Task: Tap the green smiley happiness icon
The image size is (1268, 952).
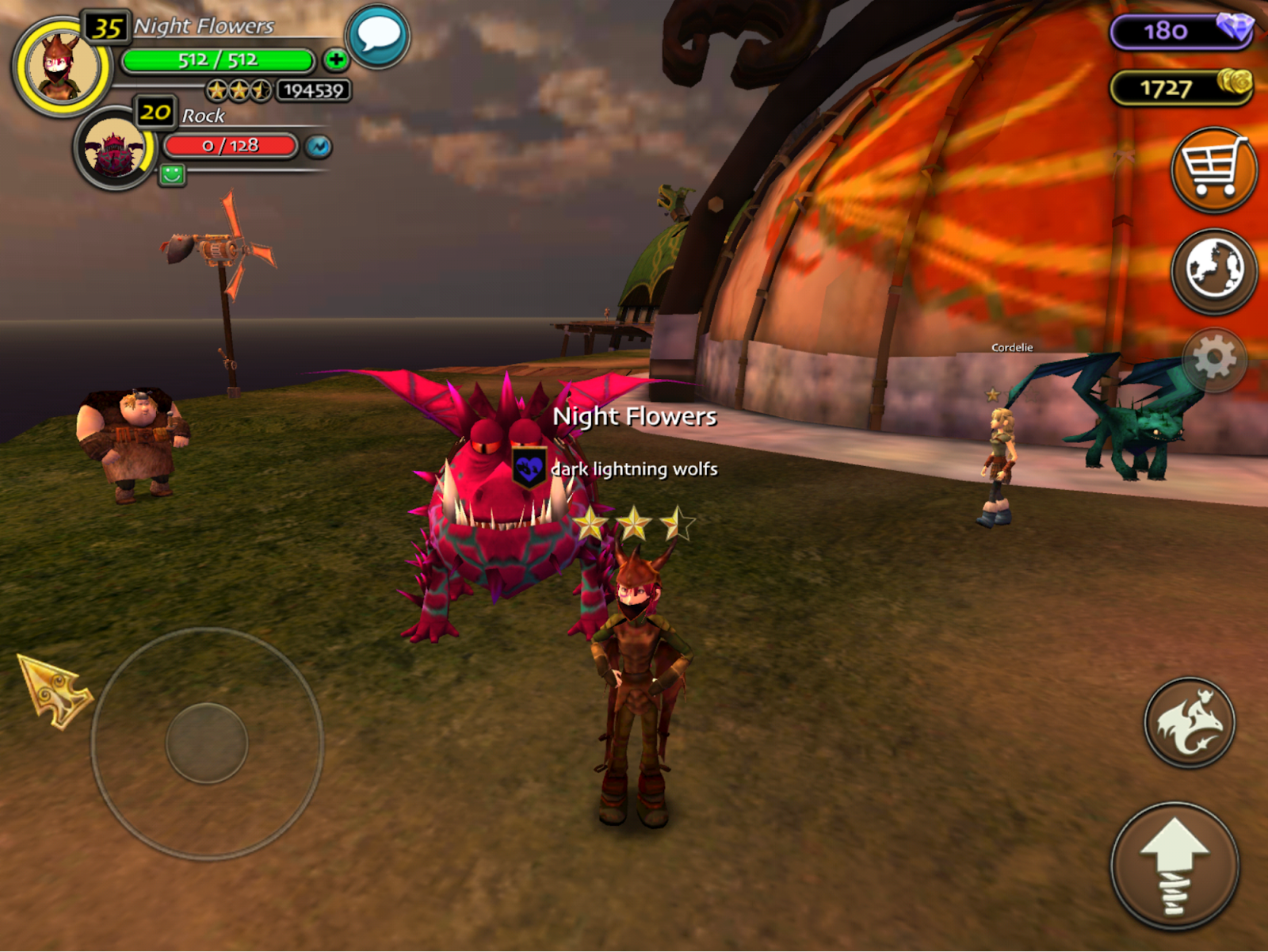Action: point(172,174)
